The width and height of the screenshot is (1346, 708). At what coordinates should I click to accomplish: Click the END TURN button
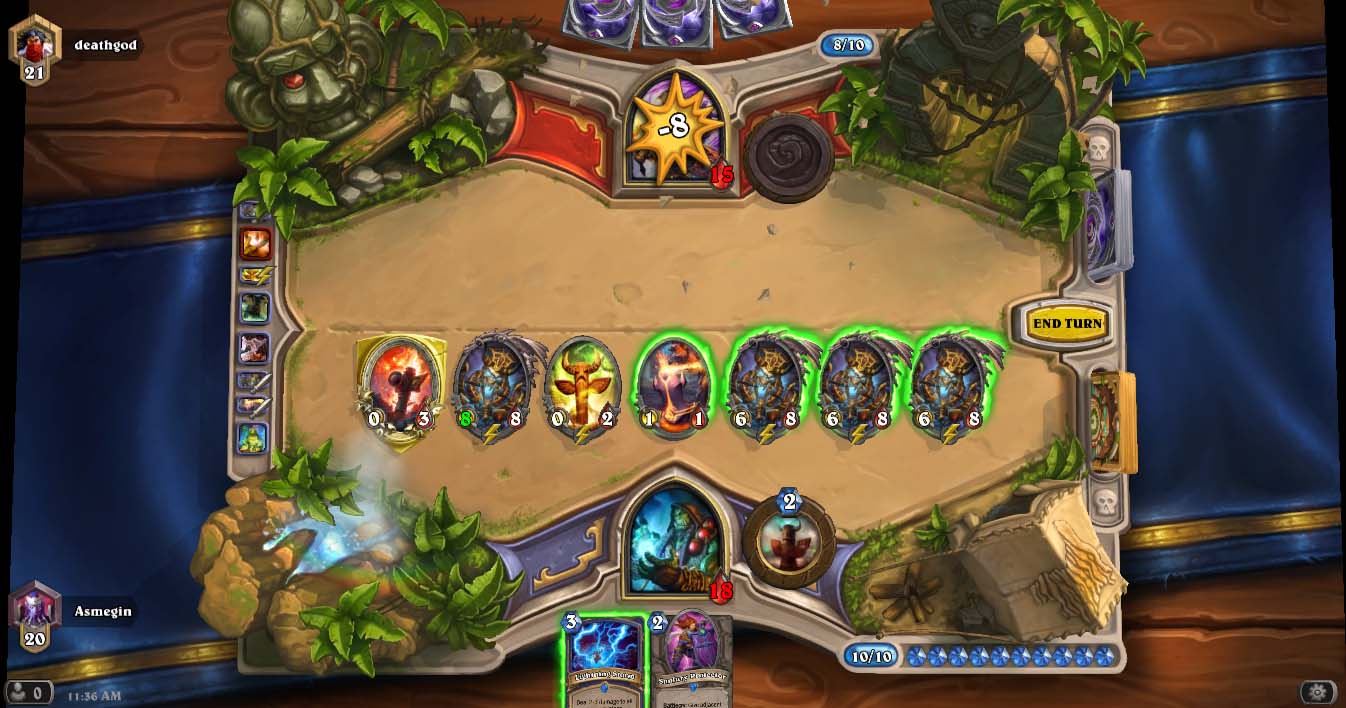coord(1067,324)
